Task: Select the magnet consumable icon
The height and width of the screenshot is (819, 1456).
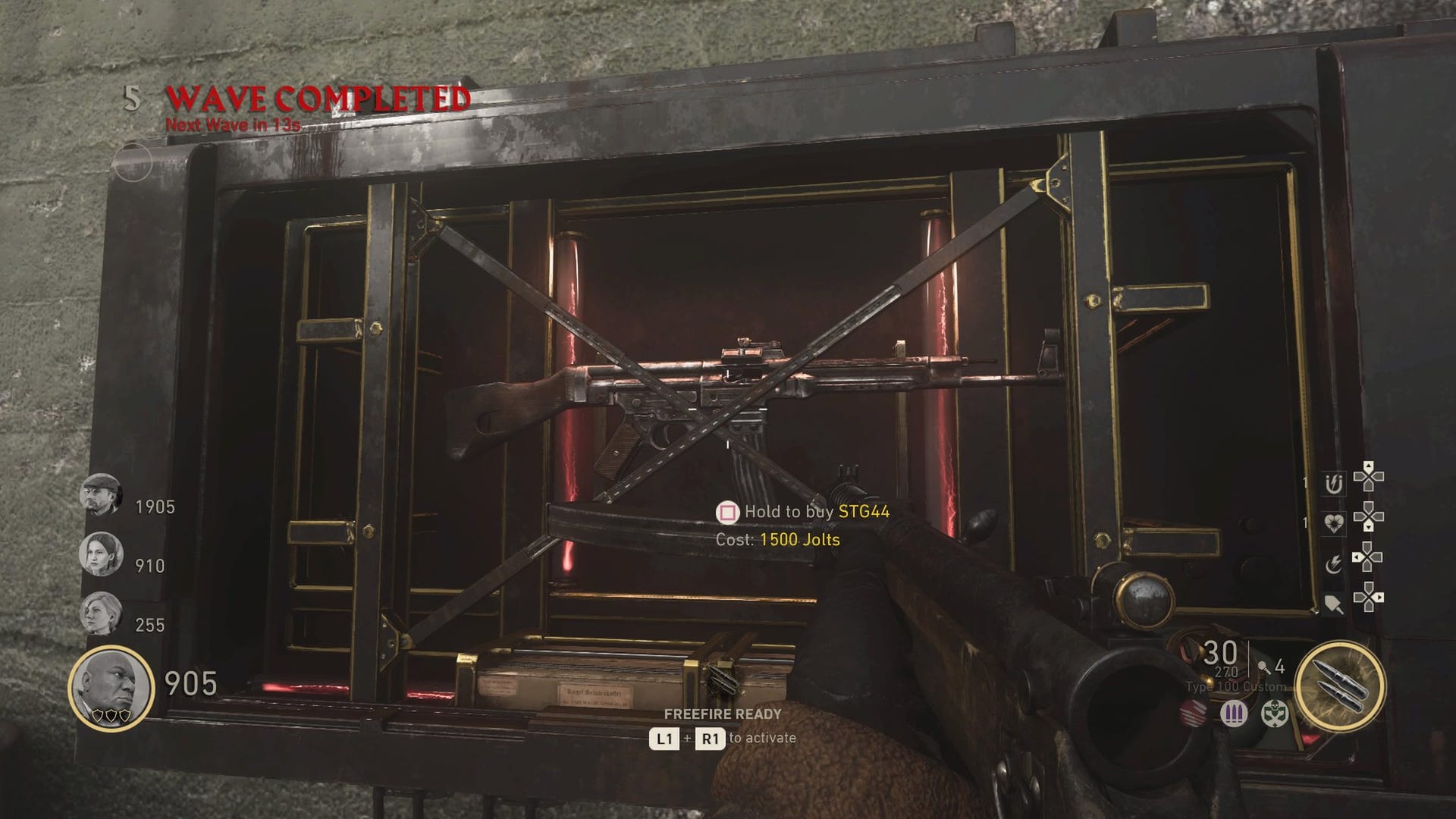Action: pyautogui.click(x=1334, y=483)
